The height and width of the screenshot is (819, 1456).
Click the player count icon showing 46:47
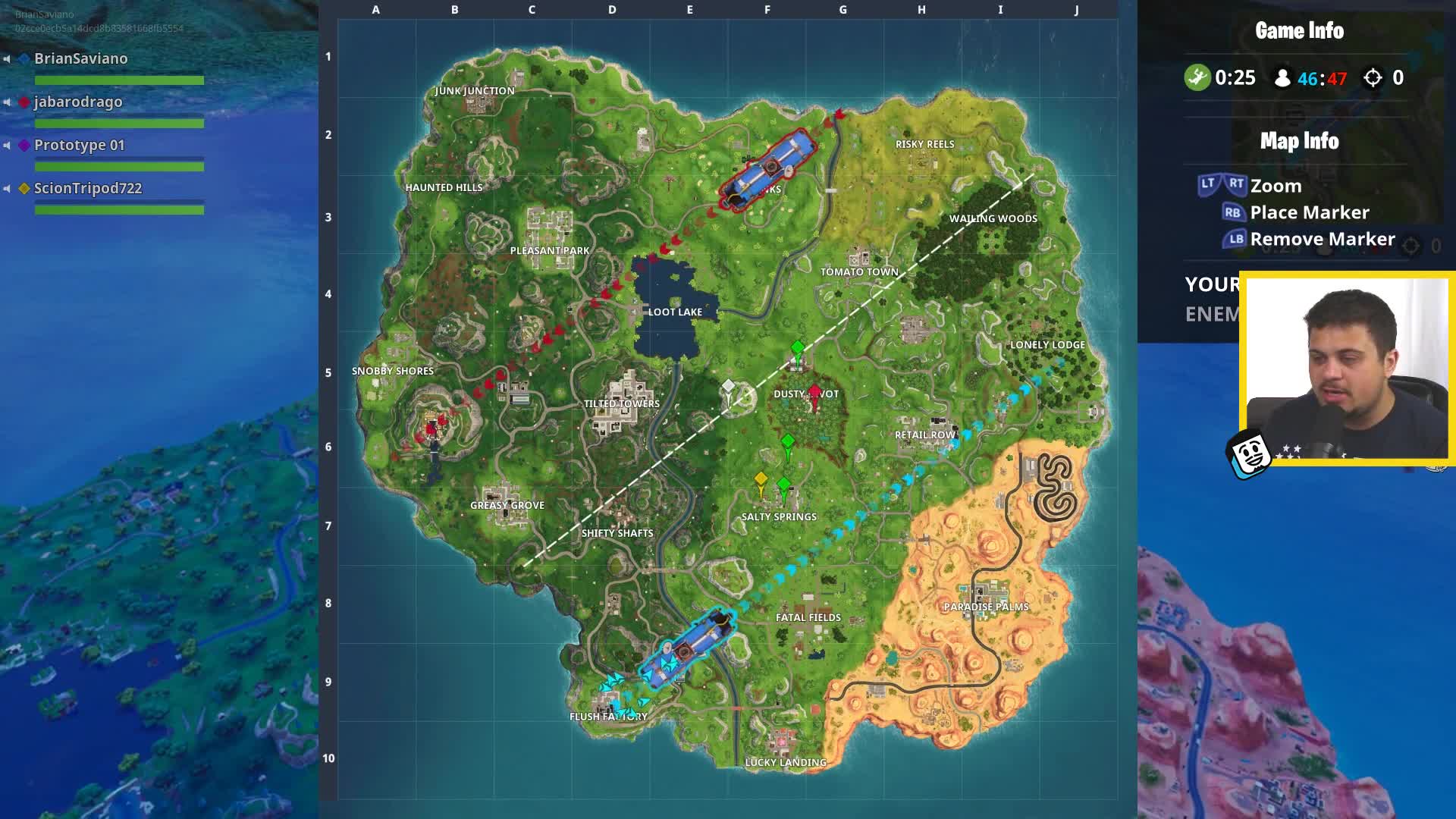click(x=1282, y=77)
